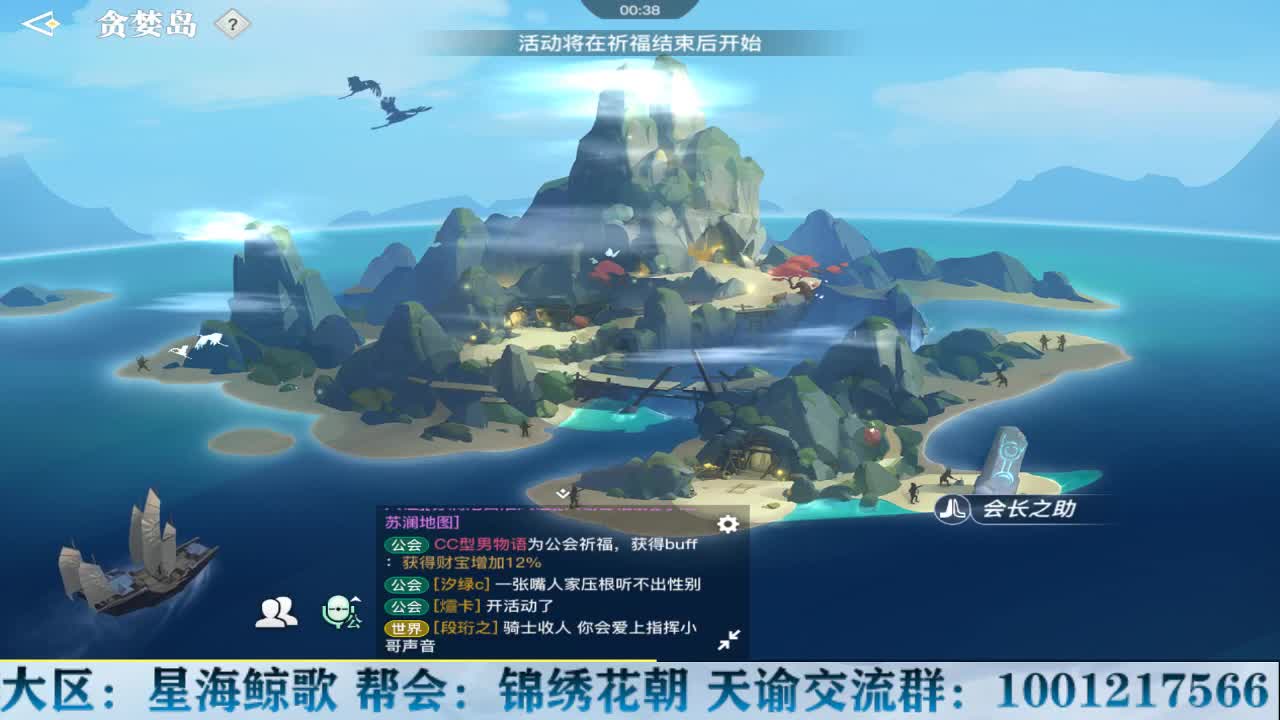
Task: Expand voice channel options via the up caret
Action: point(354,598)
